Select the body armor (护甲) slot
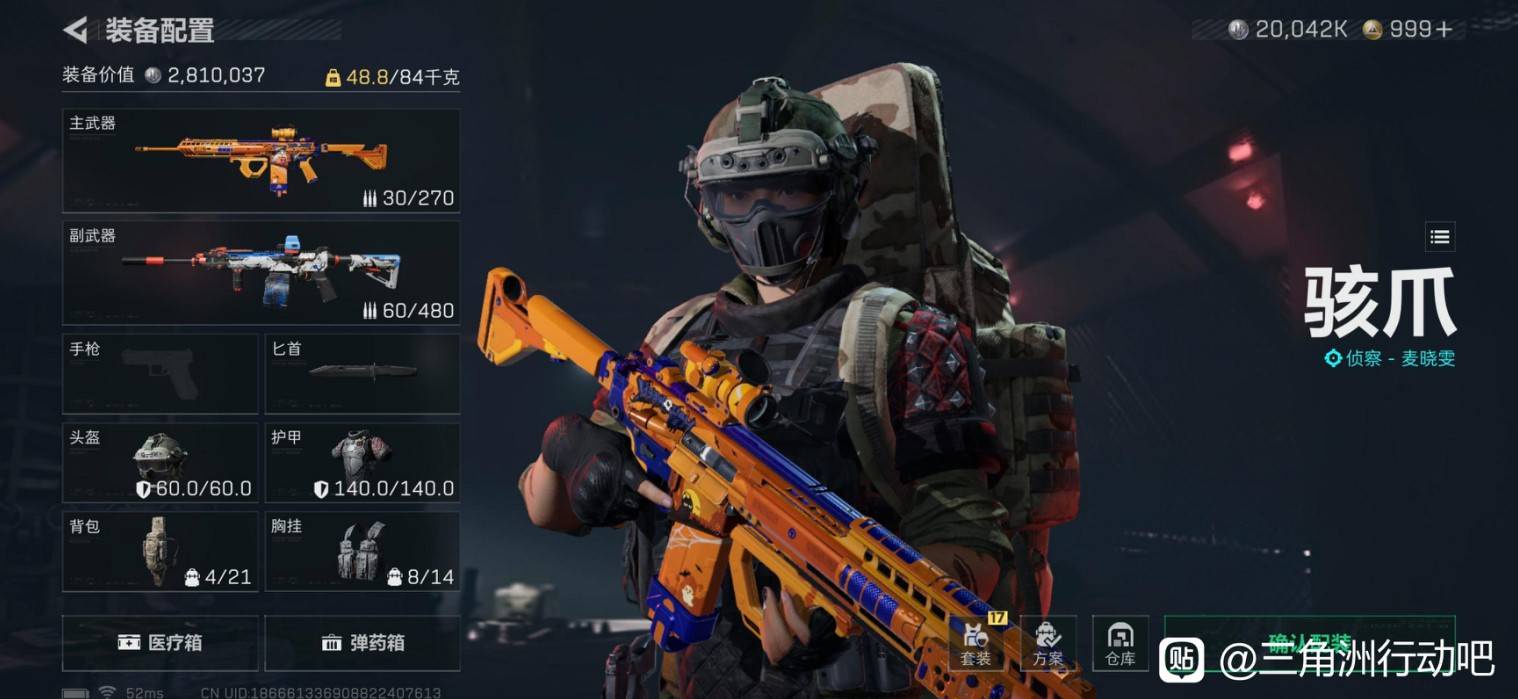The width and height of the screenshot is (1518, 699). click(362, 462)
